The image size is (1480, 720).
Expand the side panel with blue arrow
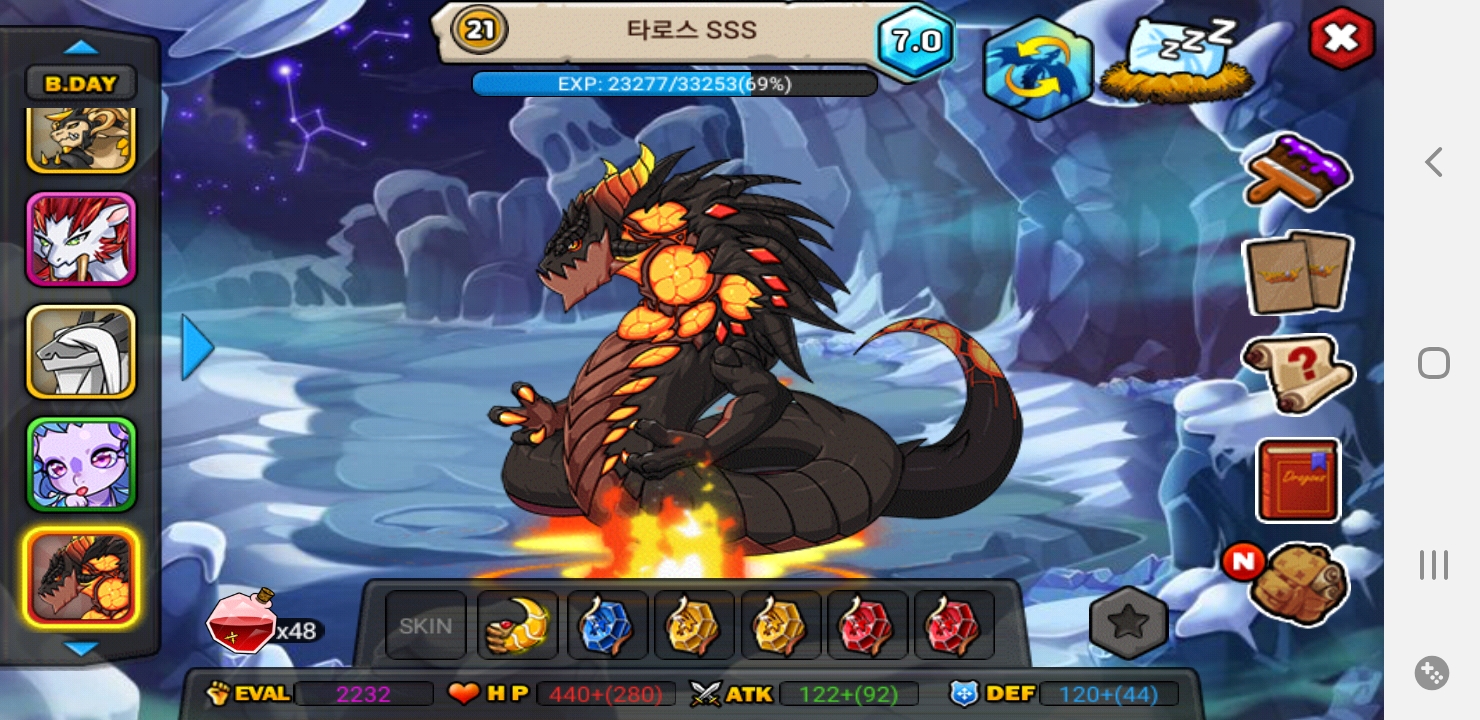(197, 348)
